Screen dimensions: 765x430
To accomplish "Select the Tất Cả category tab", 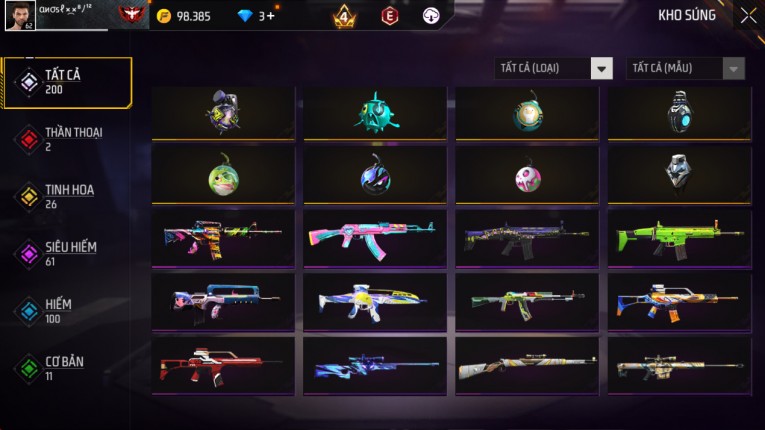I will [x=67, y=82].
